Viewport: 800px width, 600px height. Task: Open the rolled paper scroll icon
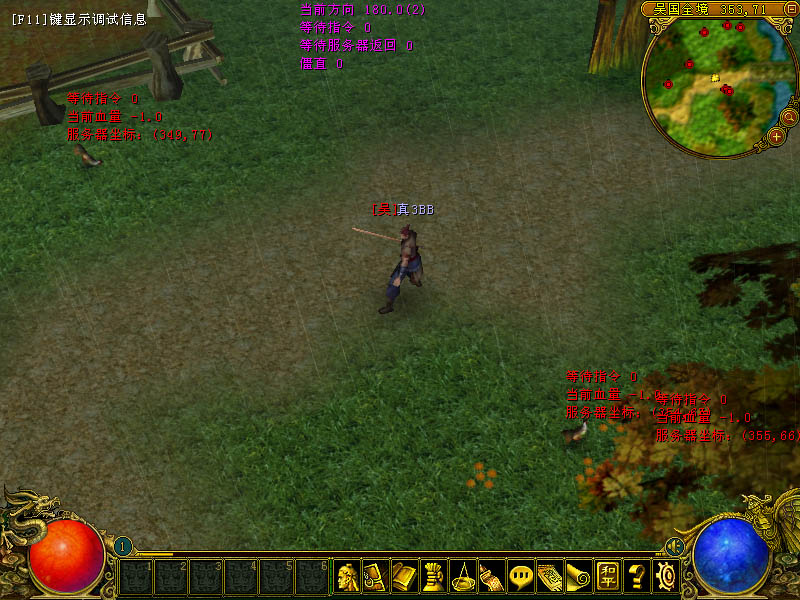(579, 576)
